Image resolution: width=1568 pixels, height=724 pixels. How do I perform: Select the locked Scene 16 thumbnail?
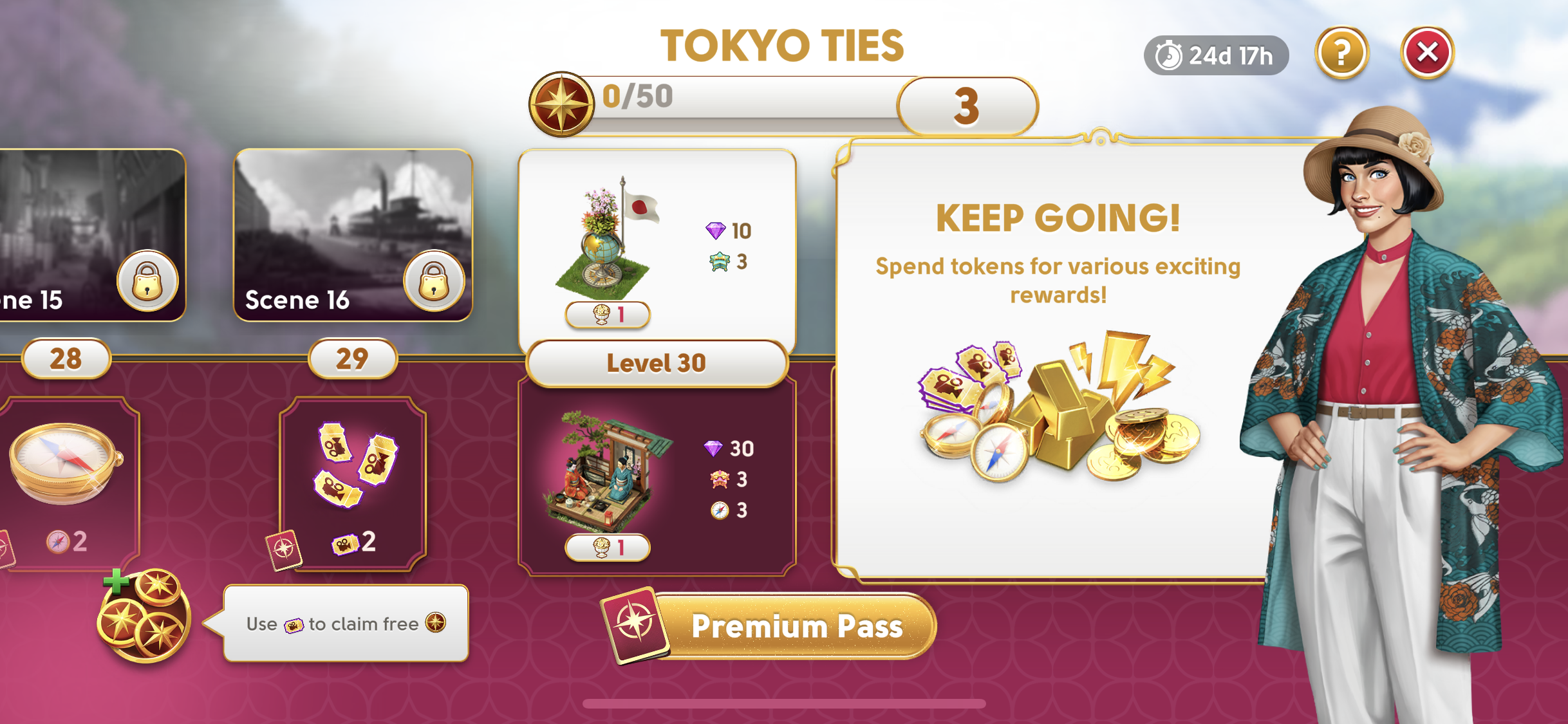pos(353,236)
